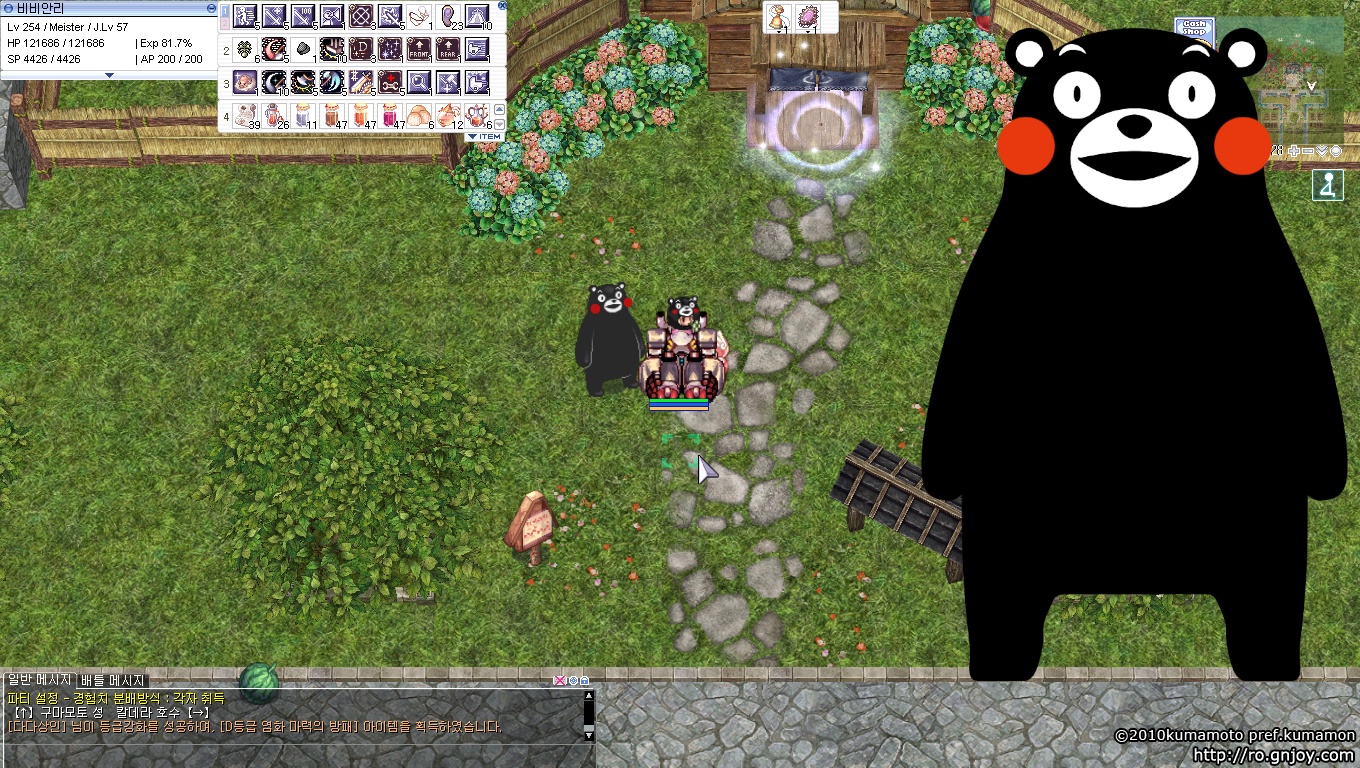This screenshot has height=768, width=1360.
Task: Open the ITEM dropdown under the hotbar
Action: pos(486,137)
